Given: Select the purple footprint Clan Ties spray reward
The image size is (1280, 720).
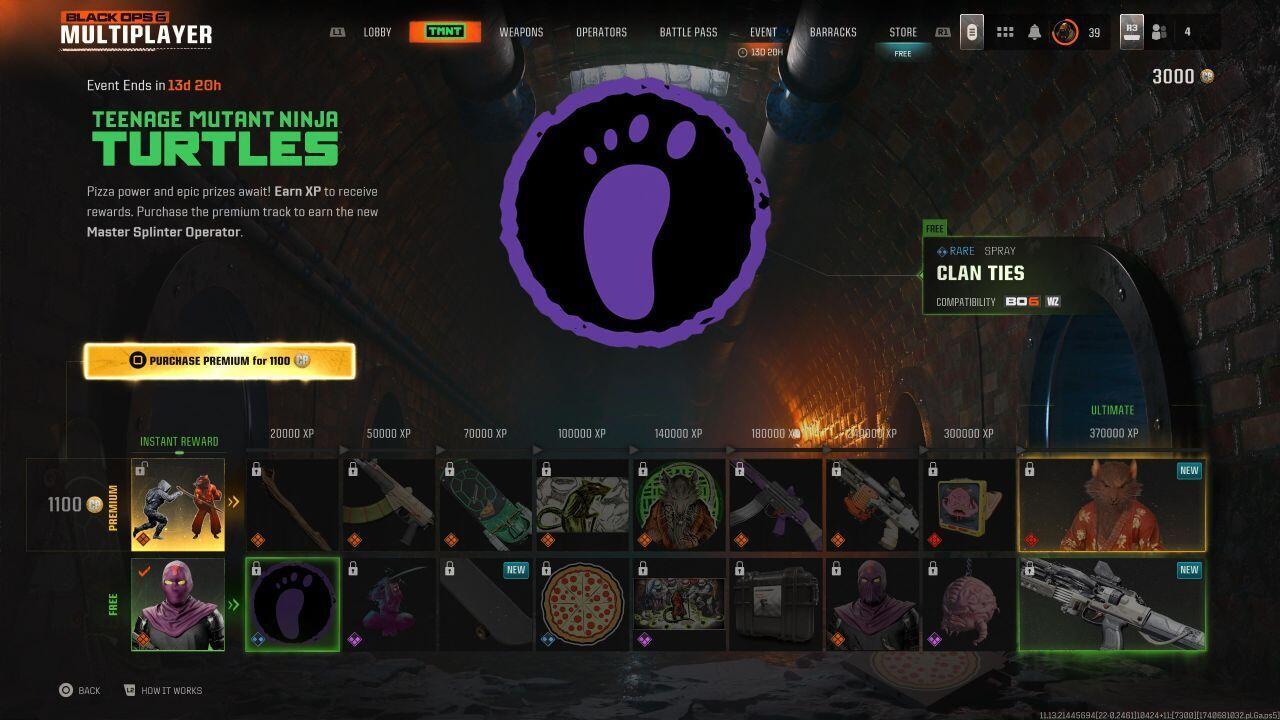Looking at the screenshot, I should coord(292,602).
